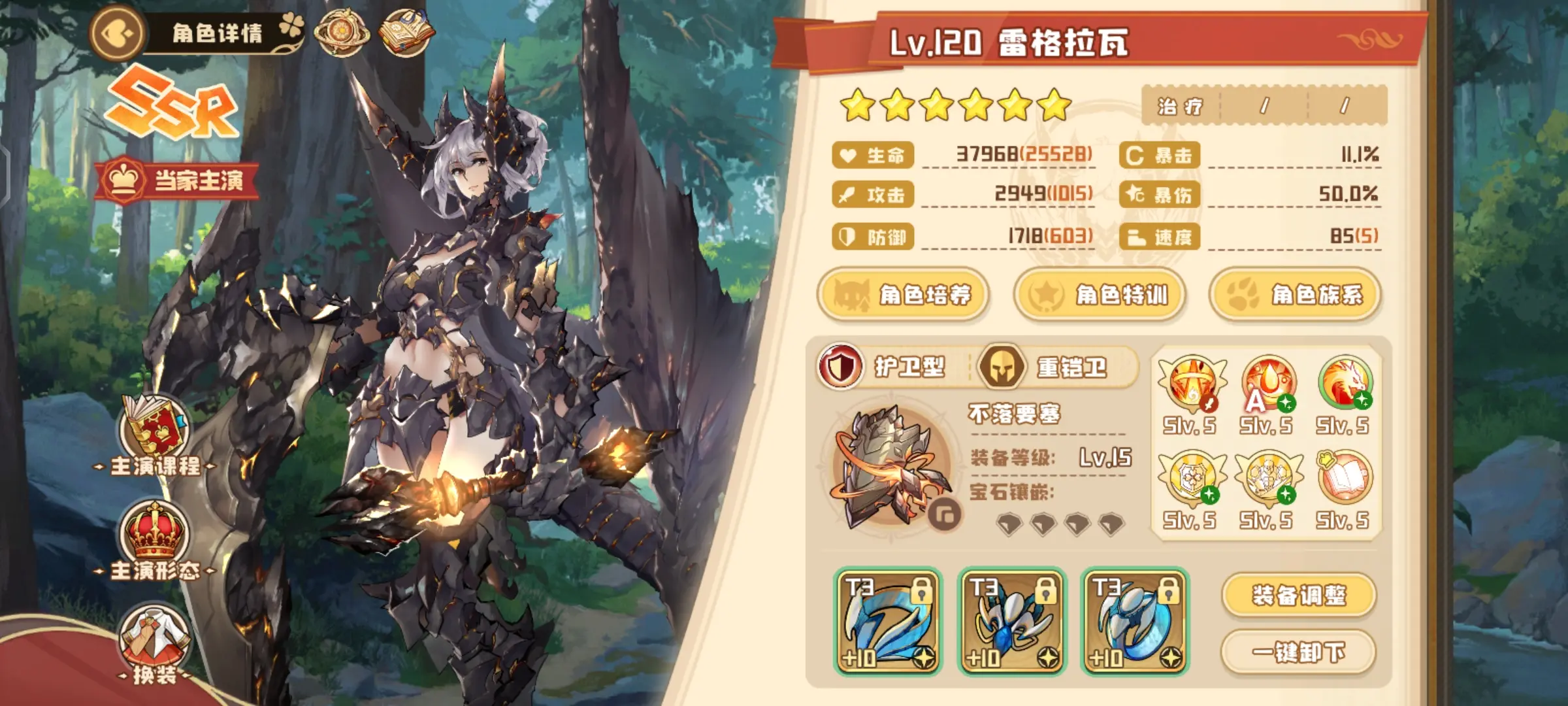Image resolution: width=1568 pixels, height=706 pixels.
Task: Select the blue wing T3 accessory slot
Action: point(889,622)
